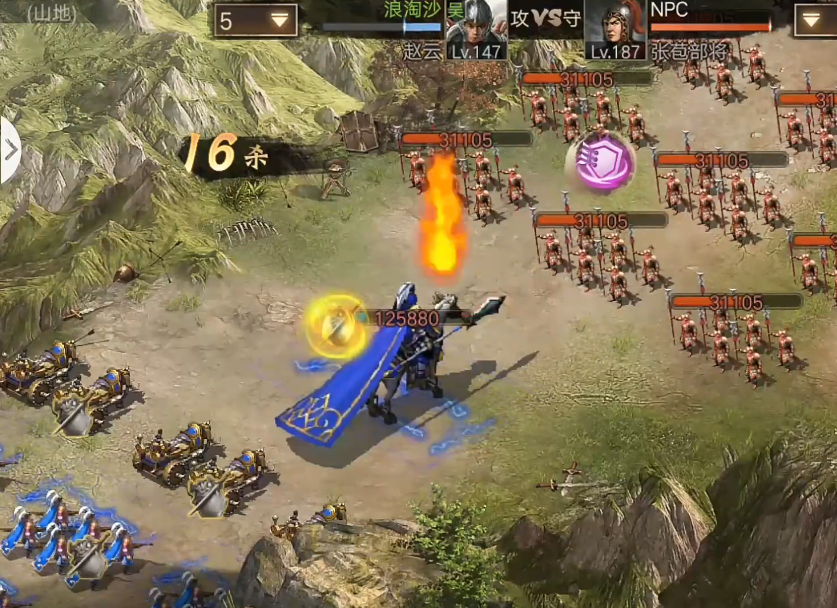Tap the golden skill orb icon

[337, 324]
